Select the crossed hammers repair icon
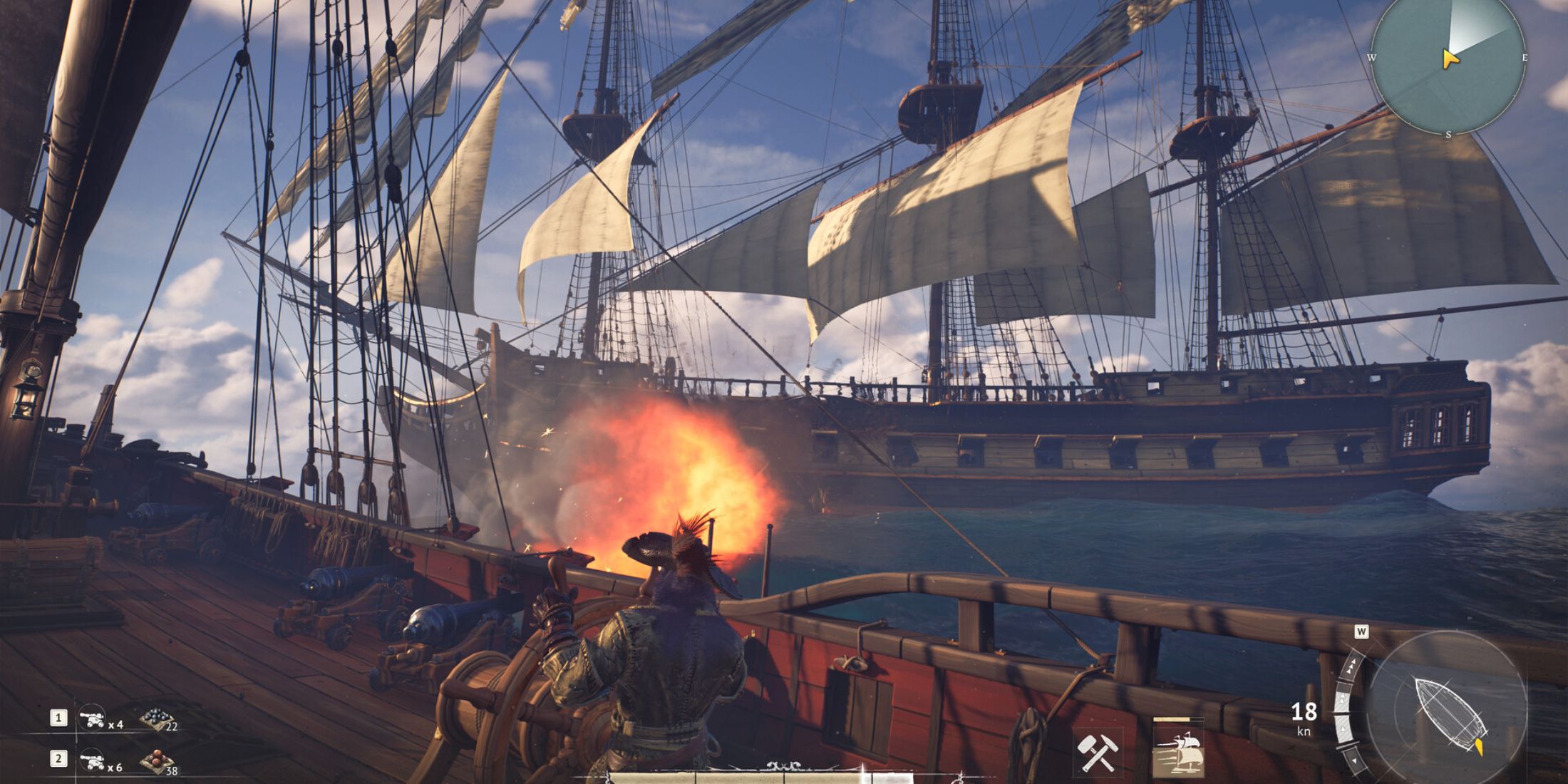 coord(1097,752)
